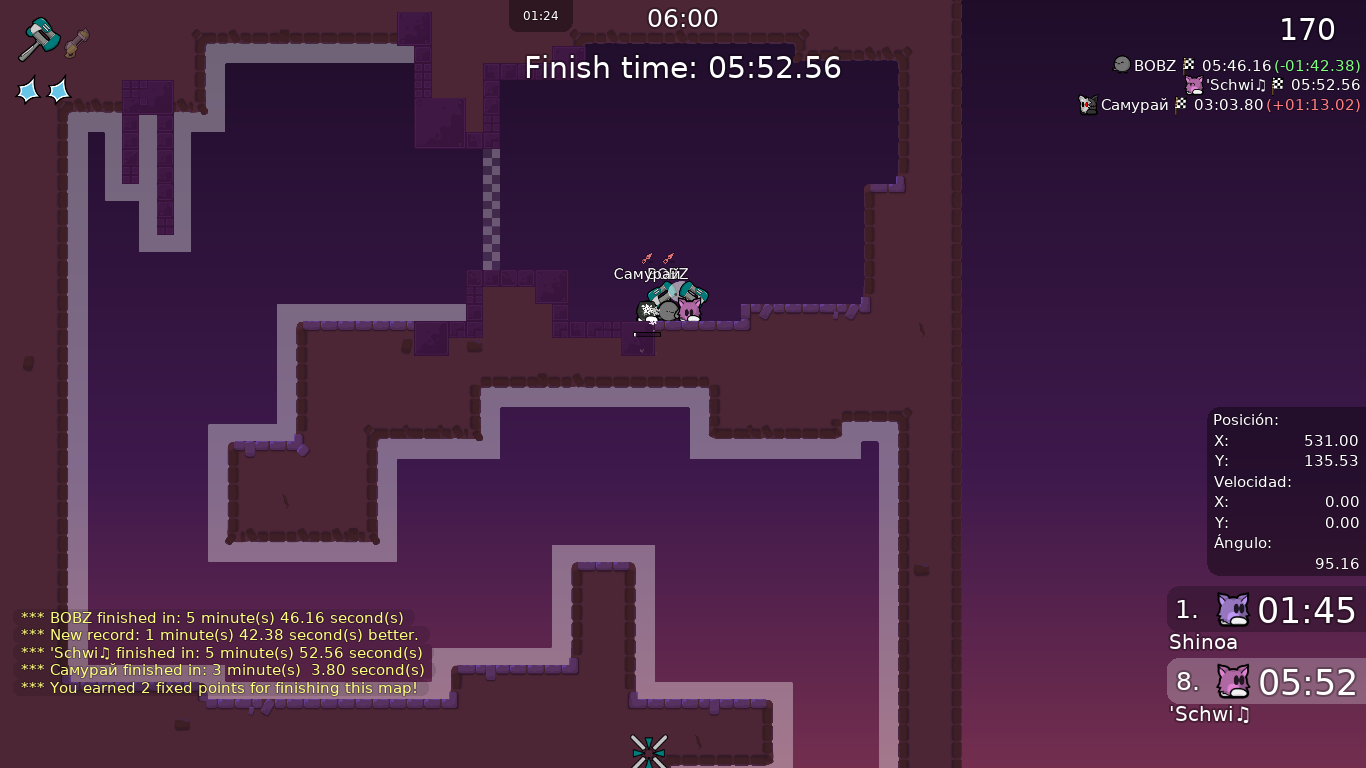Select the brown pistol weapon icon
The height and width of the screenshot is (768, 1366).
coord(77,42)
